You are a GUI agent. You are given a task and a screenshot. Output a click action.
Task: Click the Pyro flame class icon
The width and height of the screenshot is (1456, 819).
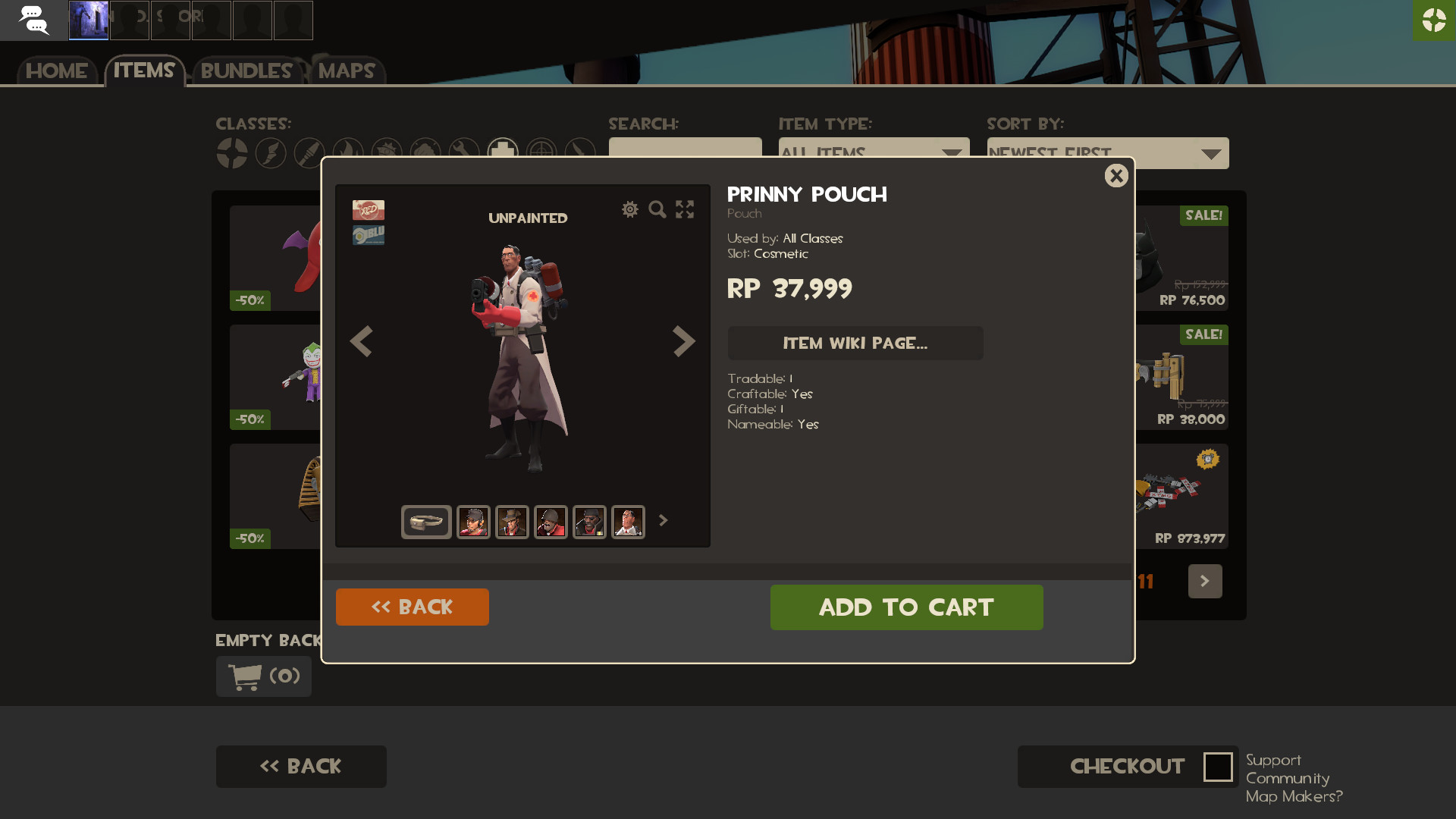[348, 152]
